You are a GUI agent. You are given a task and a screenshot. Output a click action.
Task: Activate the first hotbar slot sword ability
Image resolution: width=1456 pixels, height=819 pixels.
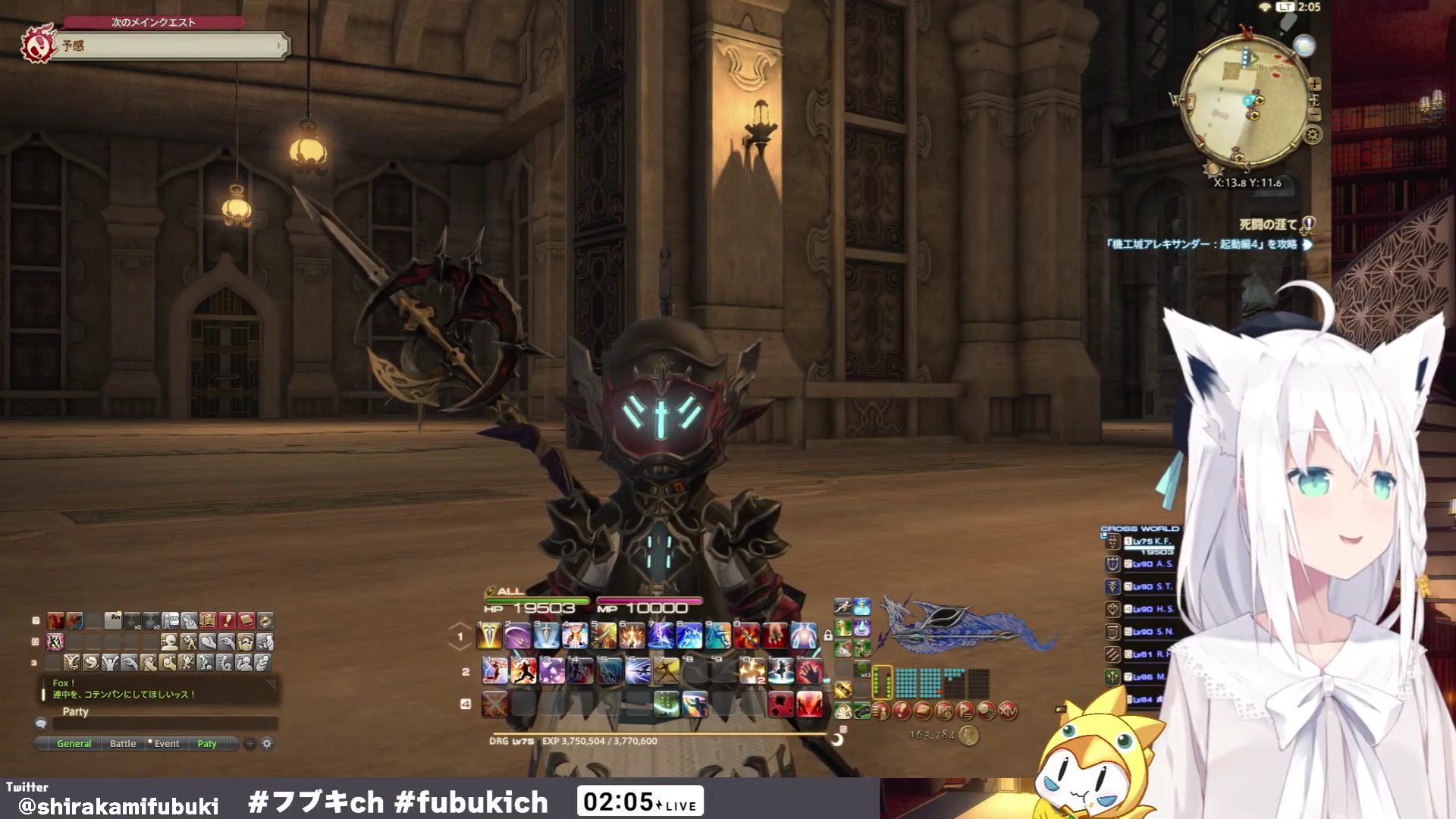tap(489, 635)
